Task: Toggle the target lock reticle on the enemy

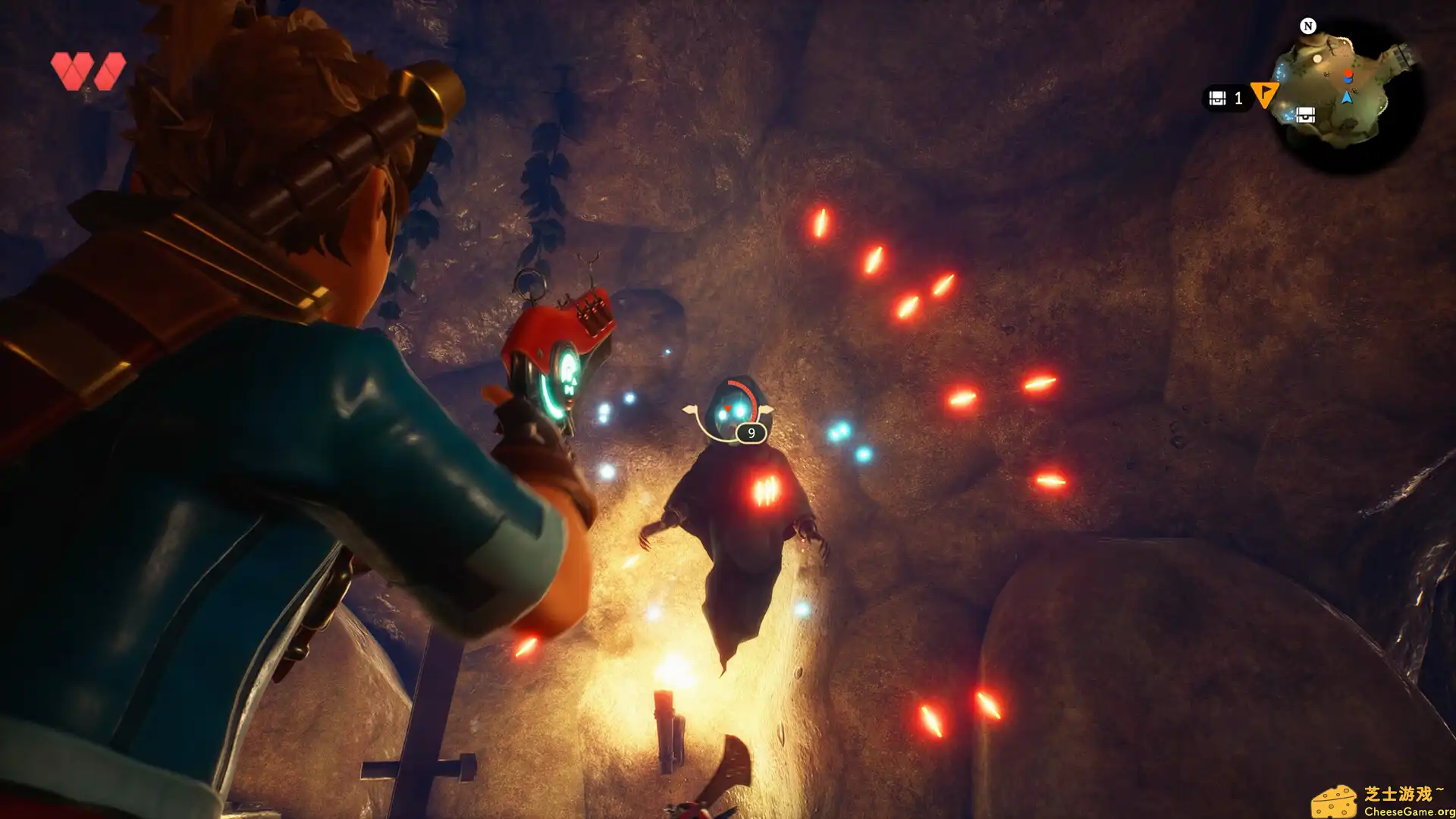Action: [x=728, y=408]
